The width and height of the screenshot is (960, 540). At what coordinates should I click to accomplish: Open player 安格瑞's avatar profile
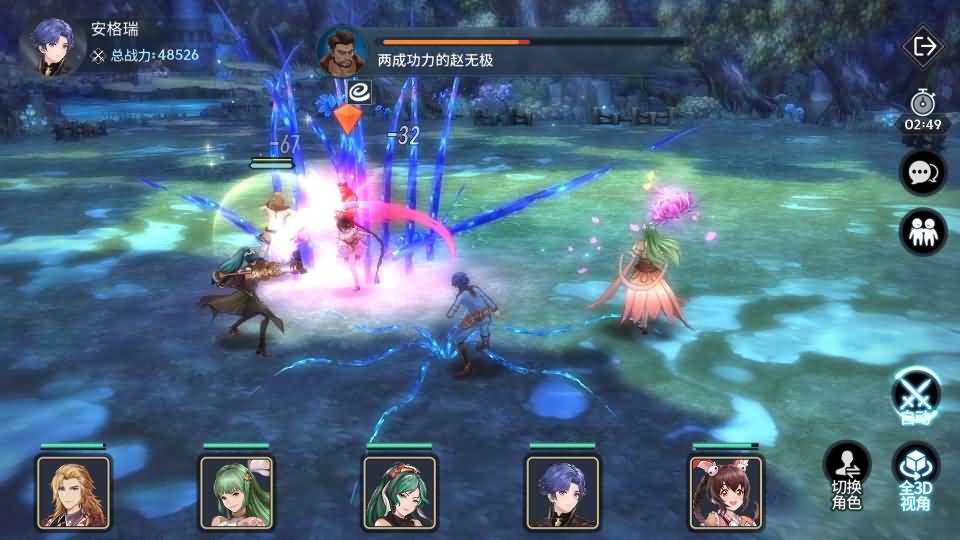tap(48, 47)
